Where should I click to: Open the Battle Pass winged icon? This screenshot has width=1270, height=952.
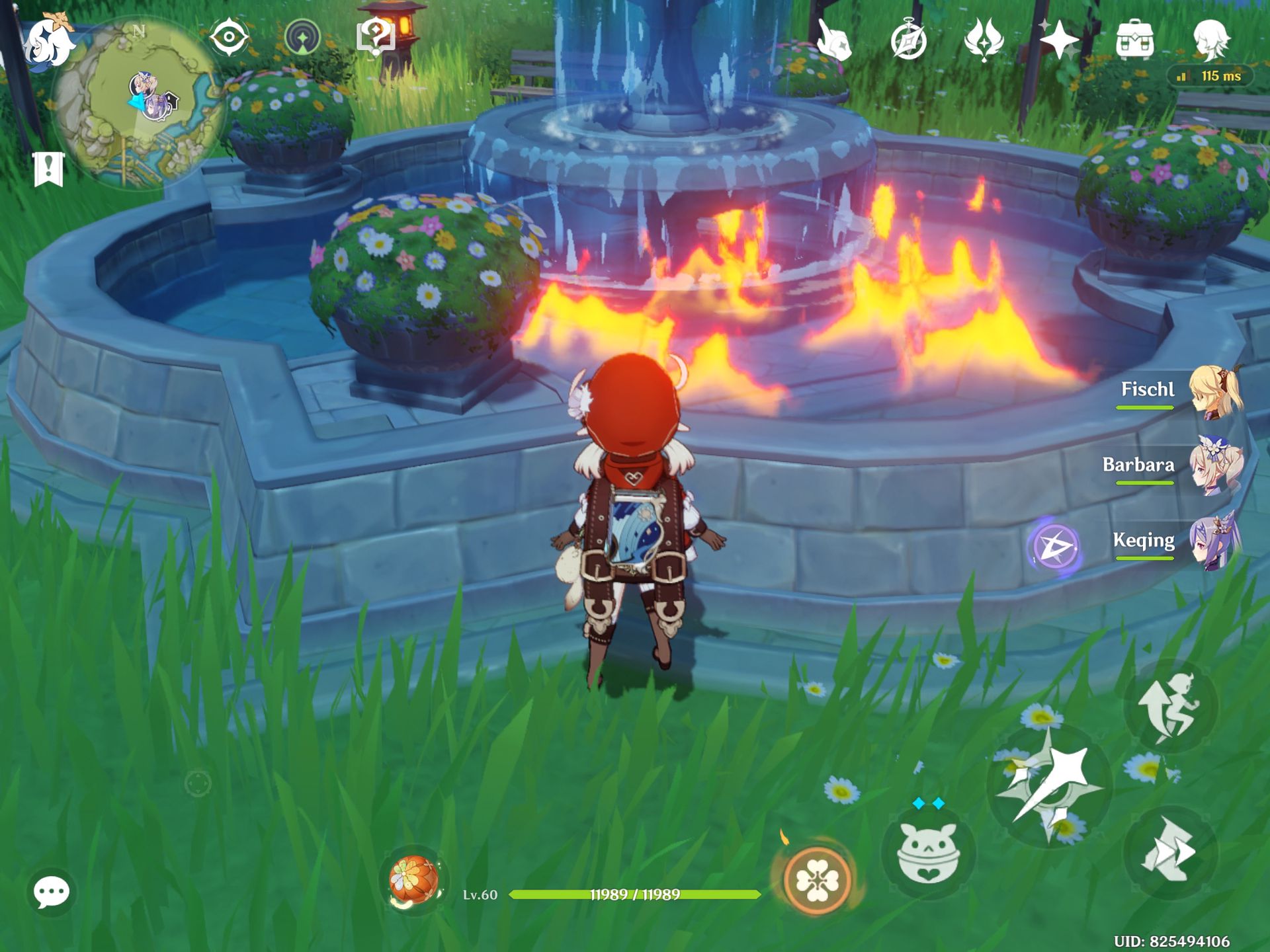click(984, 40)
